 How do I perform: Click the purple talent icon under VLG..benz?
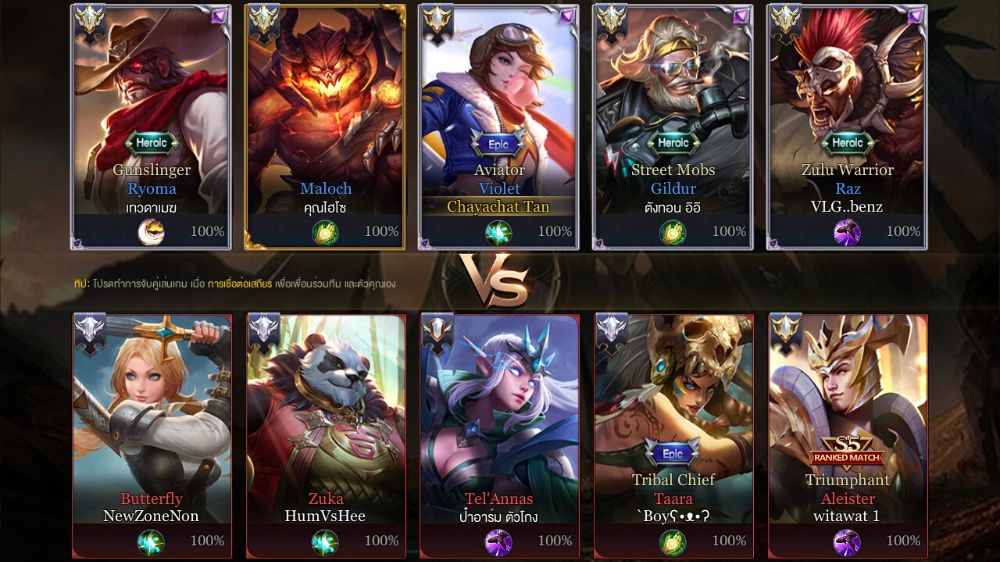click(847, 233)
